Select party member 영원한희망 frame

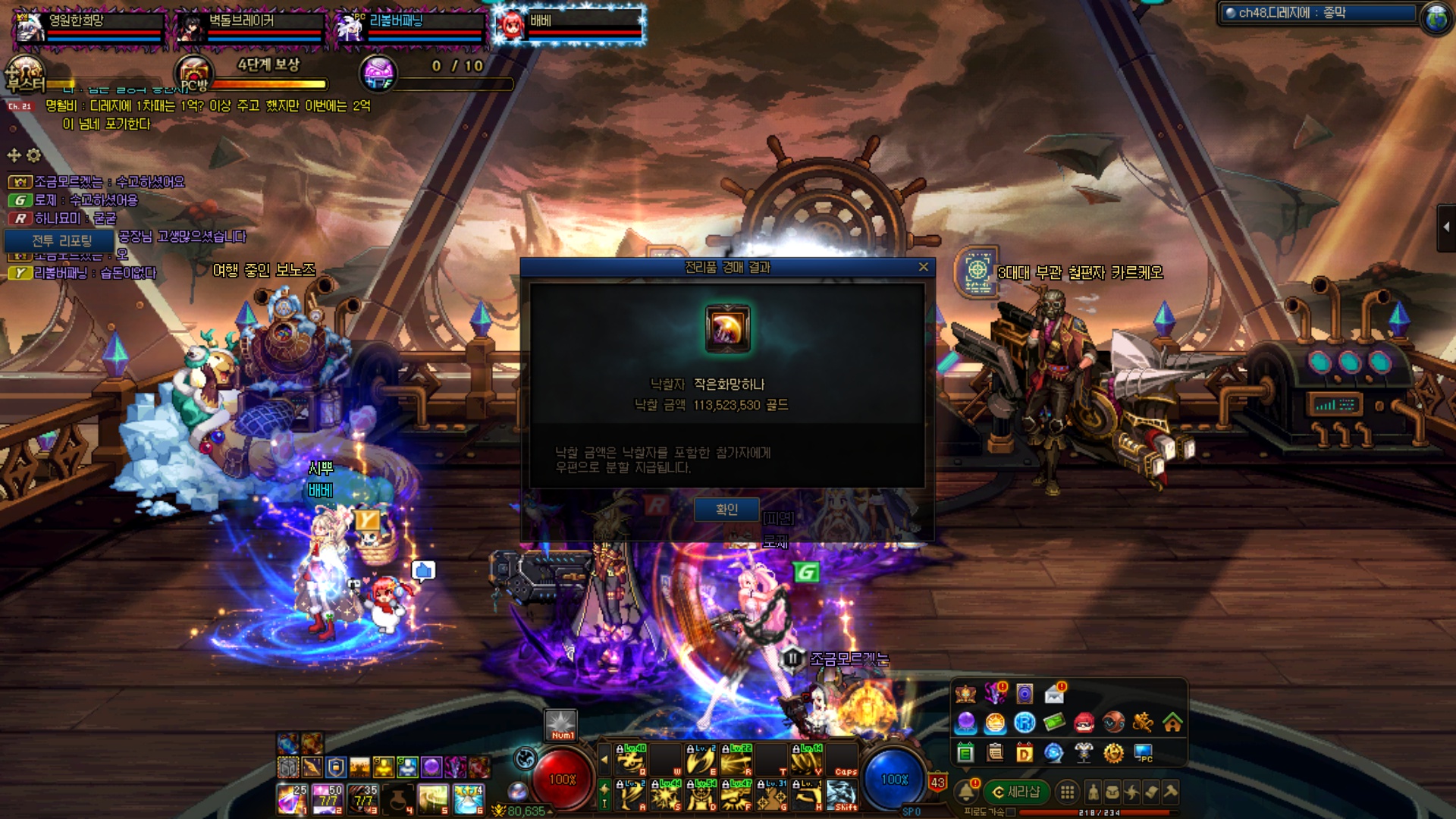pos(89,27)
